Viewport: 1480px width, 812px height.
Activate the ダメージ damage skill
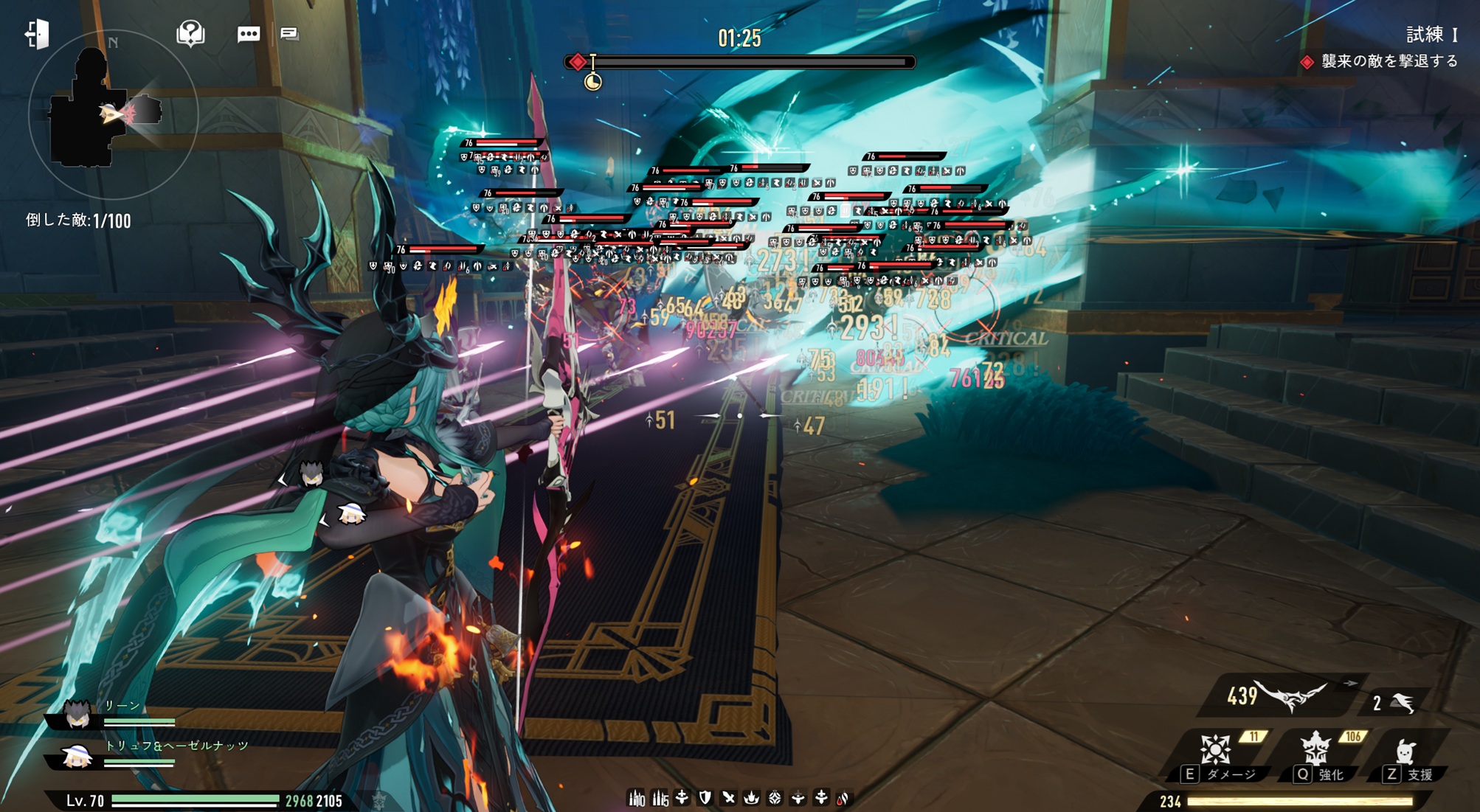coord(1217,752)
